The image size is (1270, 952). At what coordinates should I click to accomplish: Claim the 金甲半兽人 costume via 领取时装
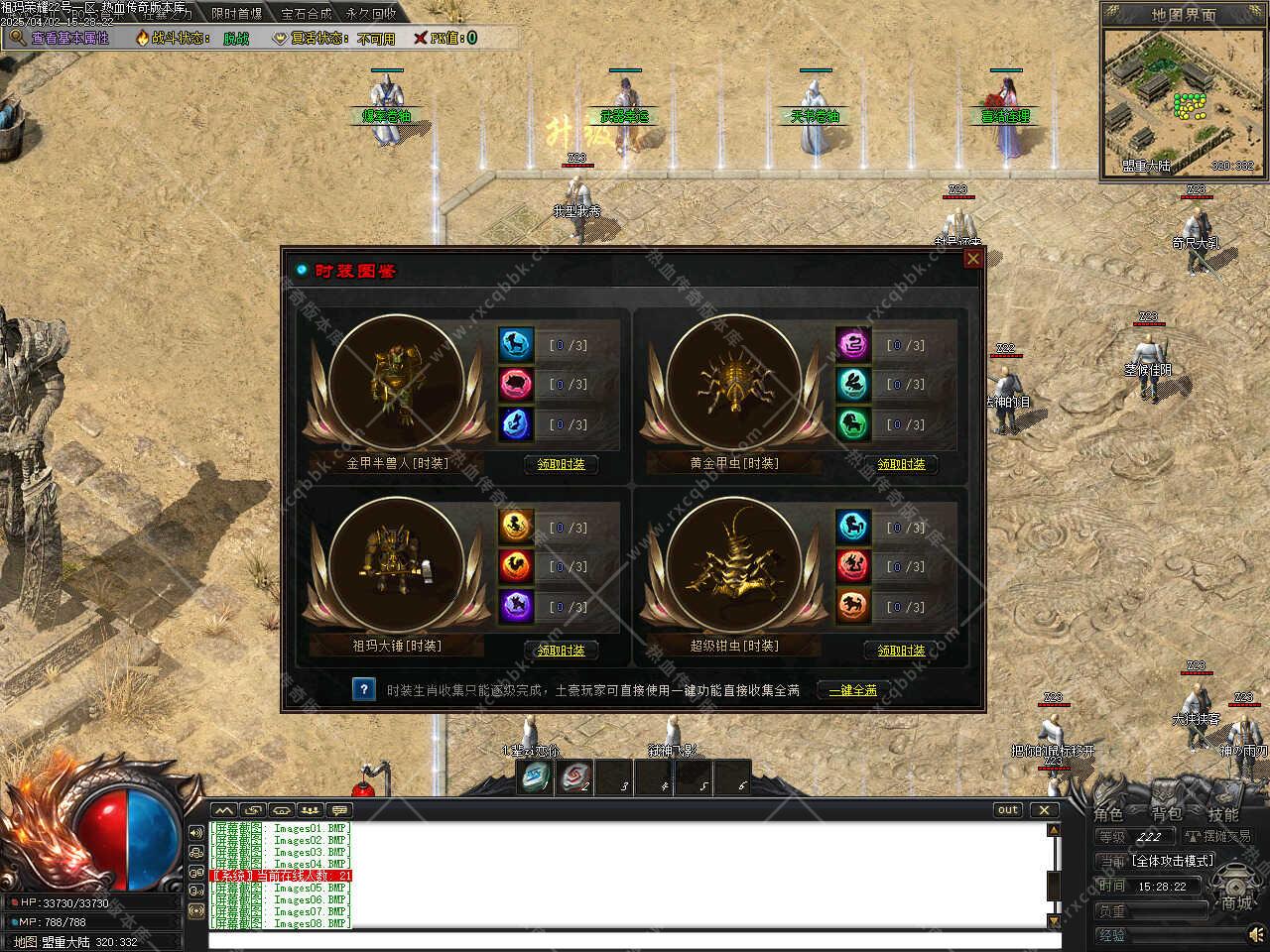[x=561, y=464]
